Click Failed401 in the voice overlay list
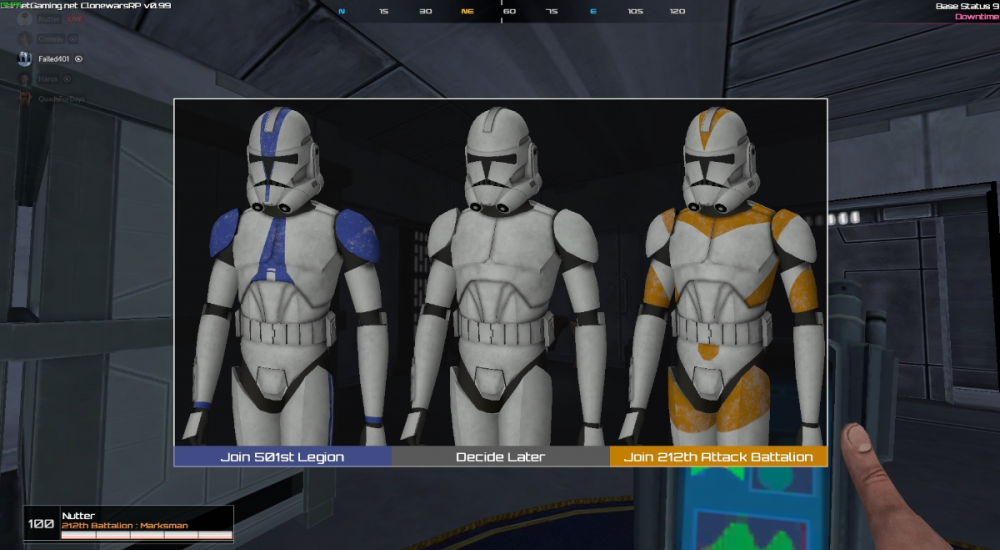 tap(51, 59)
